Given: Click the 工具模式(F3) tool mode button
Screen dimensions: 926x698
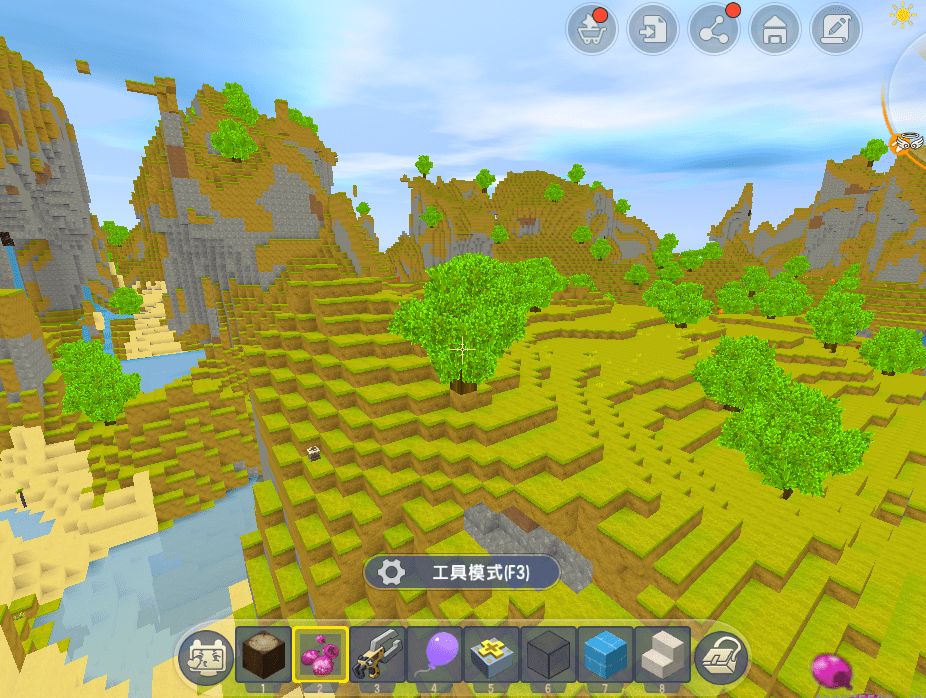Looking at the screenshot, I should point(461,572).
